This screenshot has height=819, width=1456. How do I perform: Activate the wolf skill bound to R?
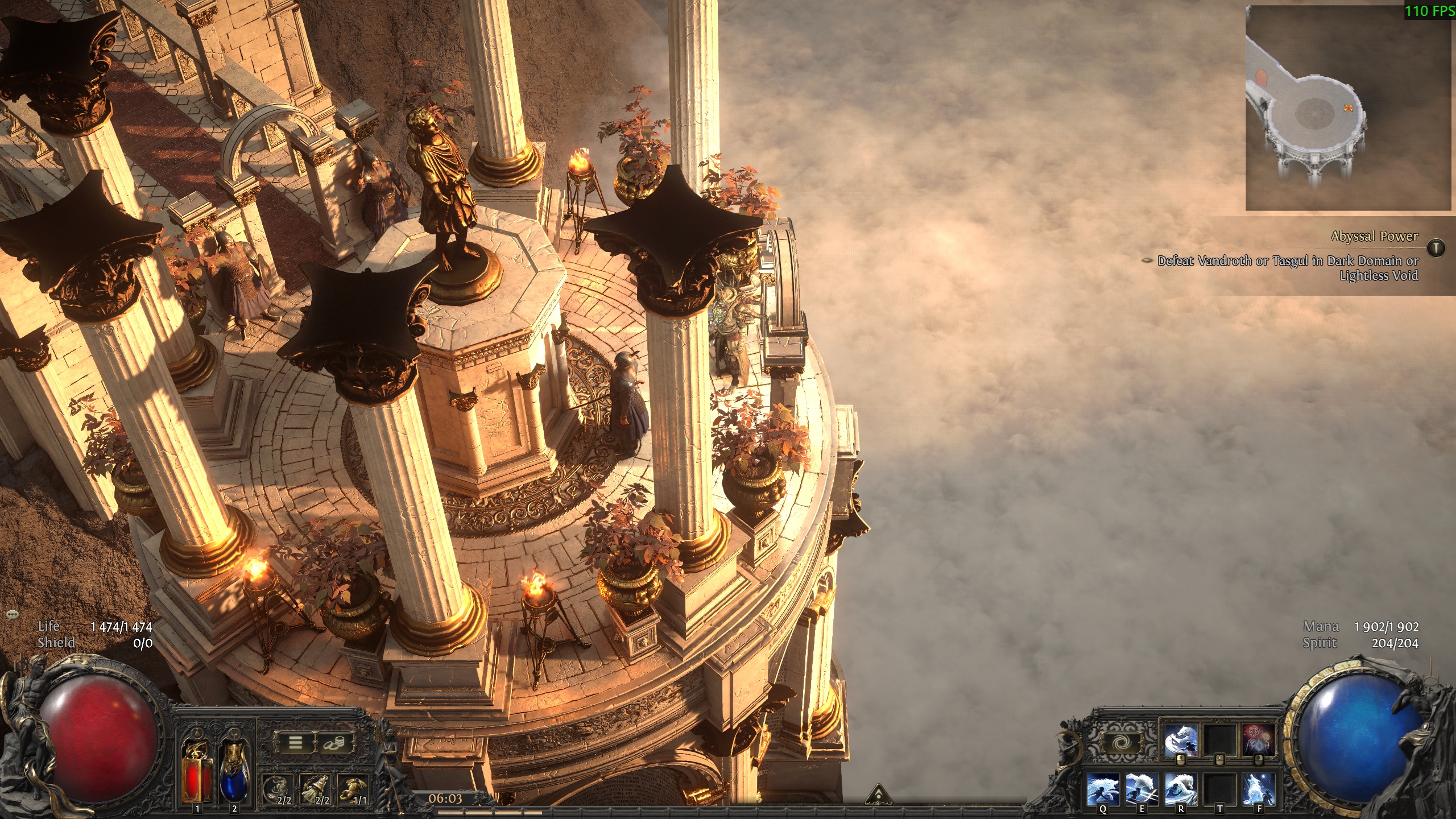(x=1181, y=789)
